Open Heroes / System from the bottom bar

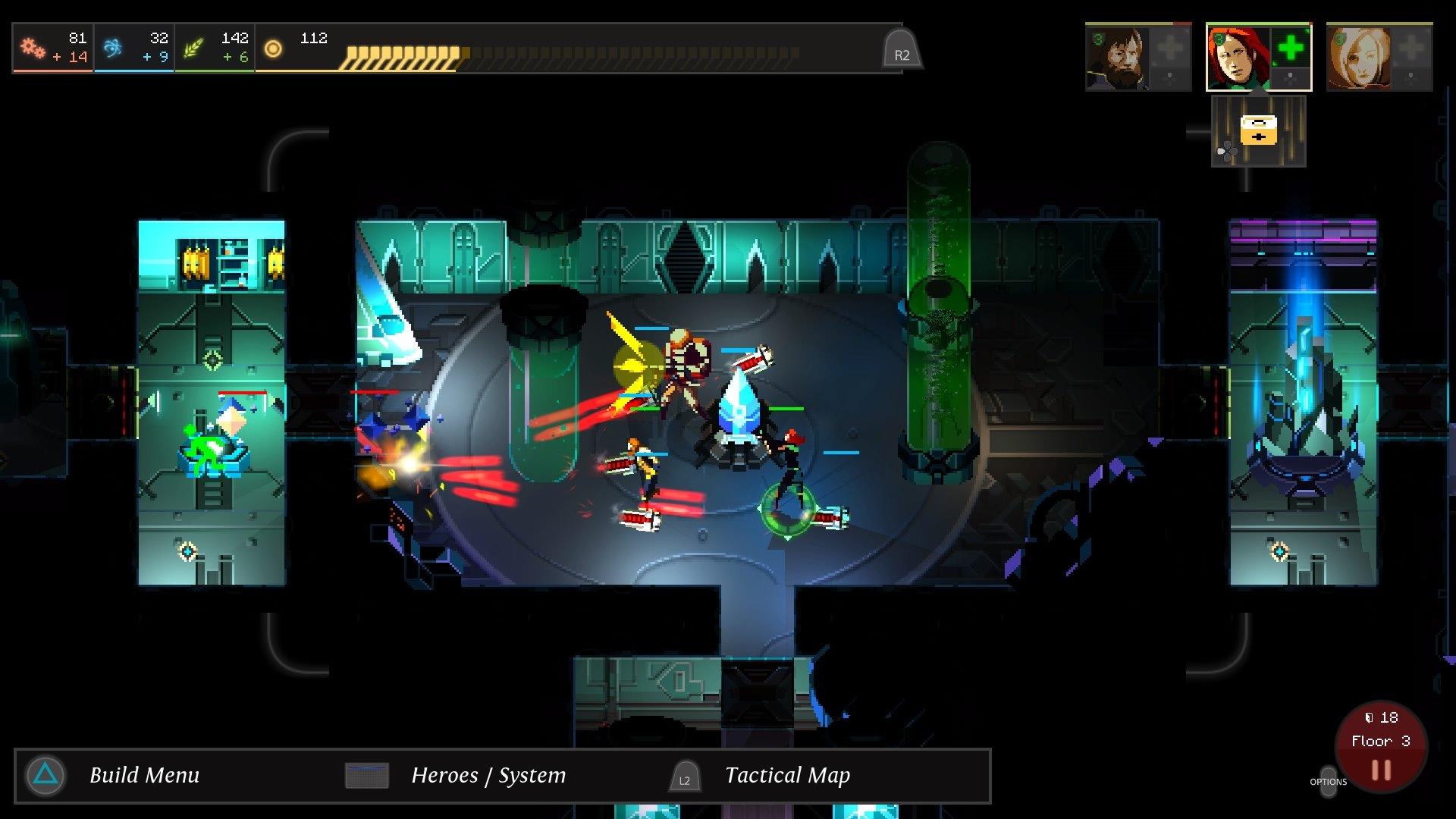click(488, 775)
